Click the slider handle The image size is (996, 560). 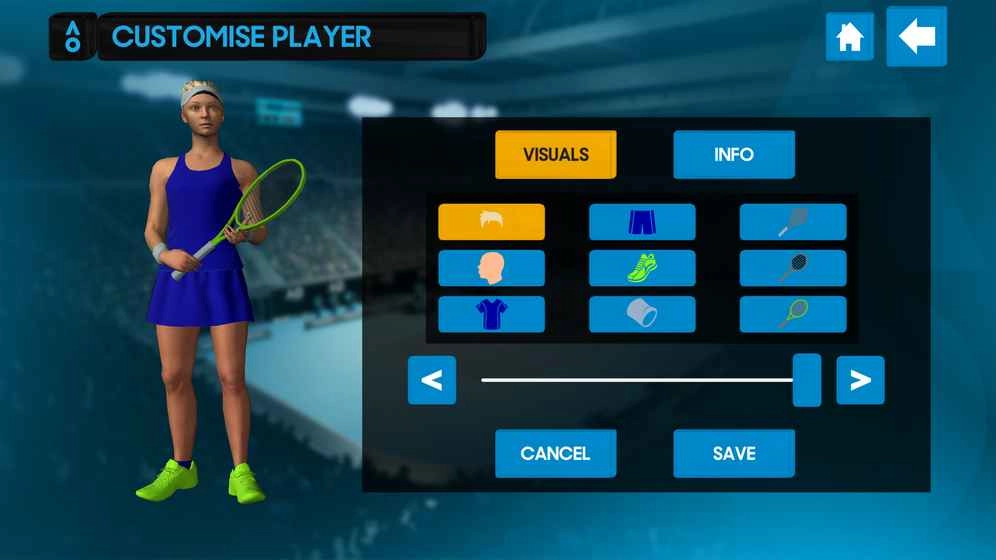tap(806, 380)
